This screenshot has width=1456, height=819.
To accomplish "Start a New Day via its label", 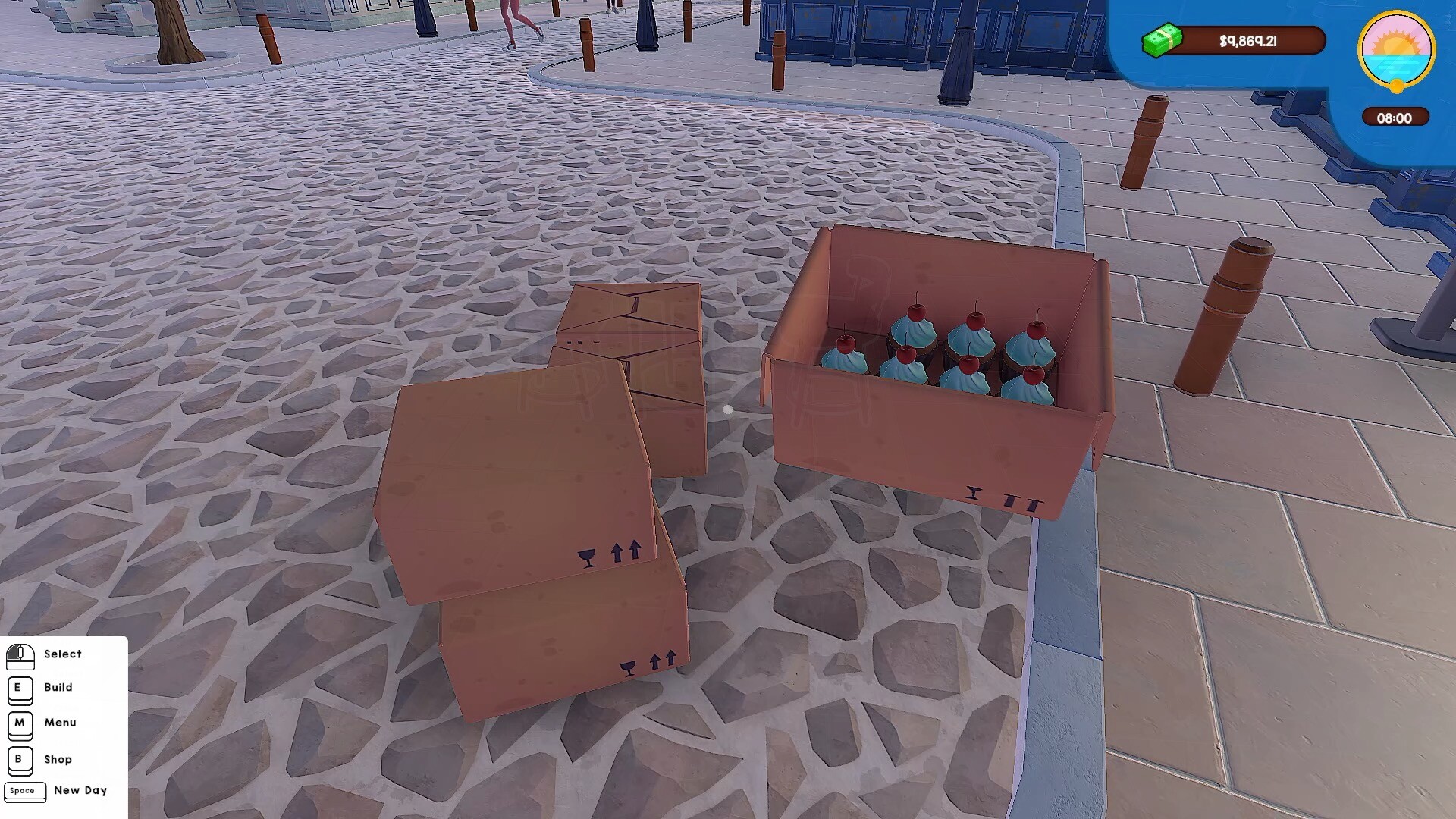I will pyautogui.click(x=80, y=791).
